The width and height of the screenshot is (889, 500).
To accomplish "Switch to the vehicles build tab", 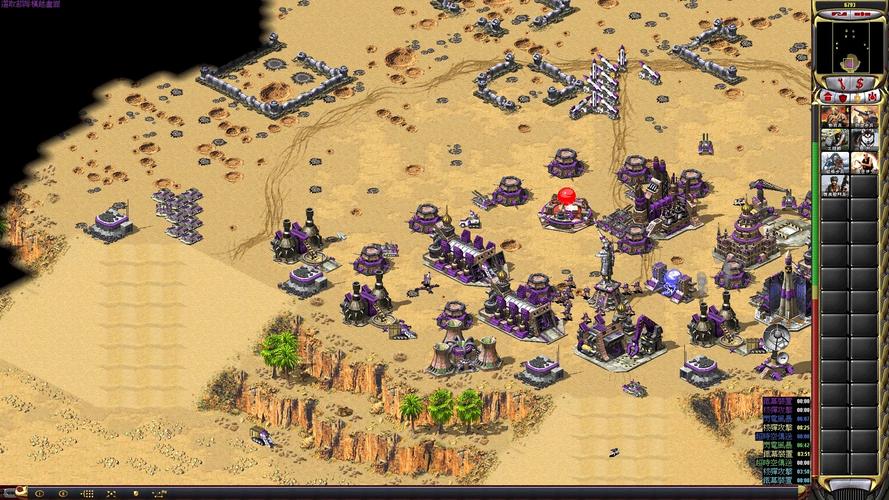I will [x=873, y=96].
